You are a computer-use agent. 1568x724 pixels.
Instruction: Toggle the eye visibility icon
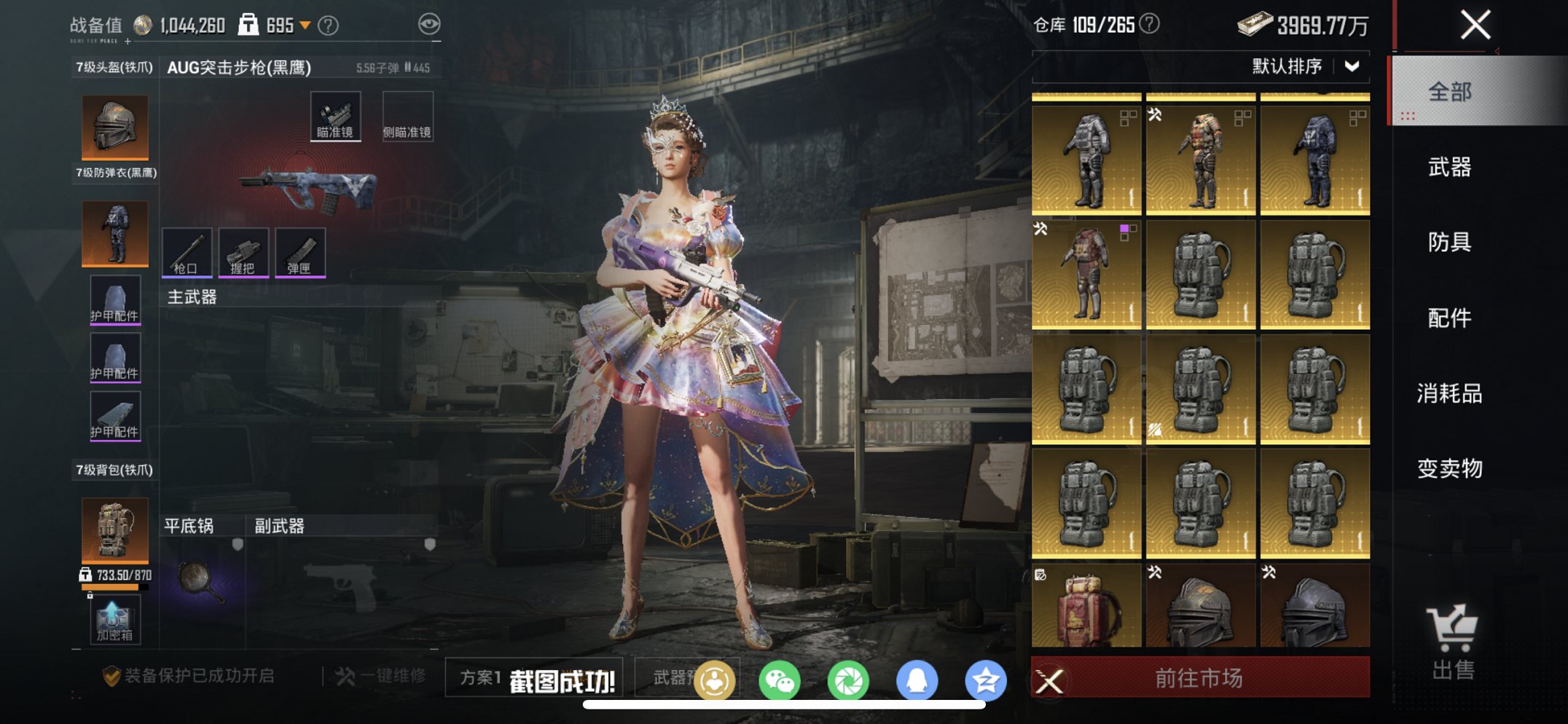pyautogui.click(x=429, y=25)
